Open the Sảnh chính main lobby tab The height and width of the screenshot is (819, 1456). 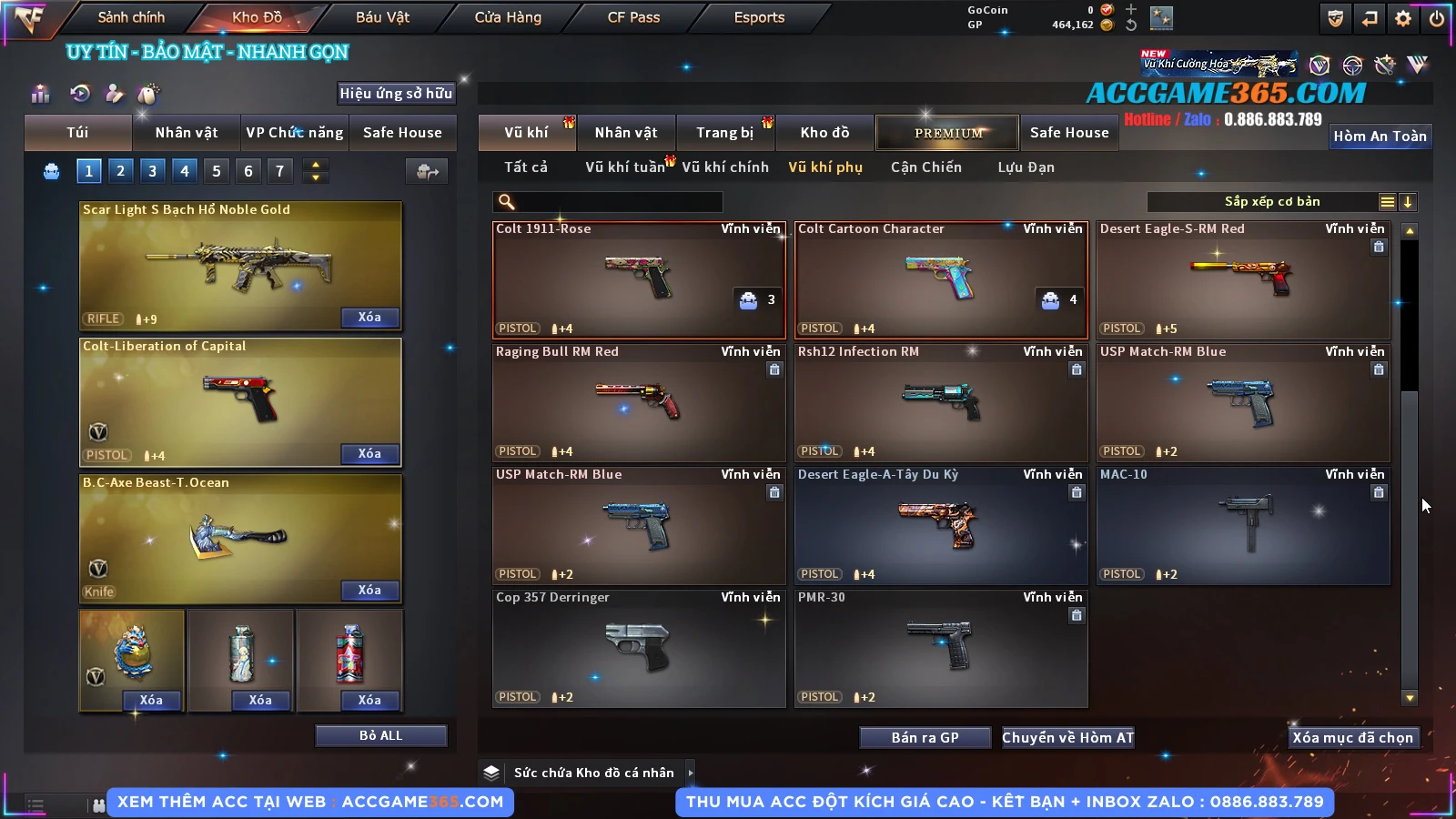point(131,17)
